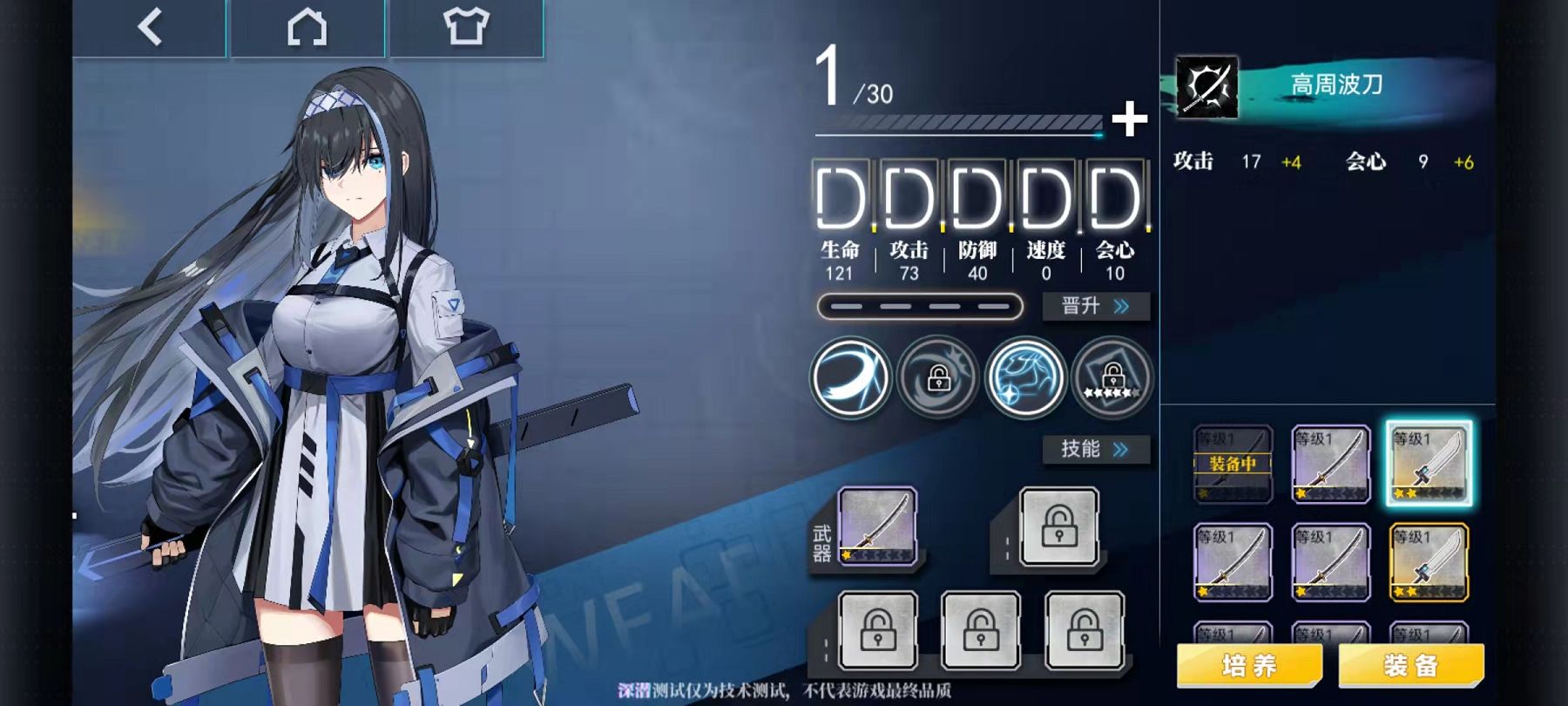Return to the home screen
The height and width of the screenshot is (706, 1568).
[x=307, y=27]
